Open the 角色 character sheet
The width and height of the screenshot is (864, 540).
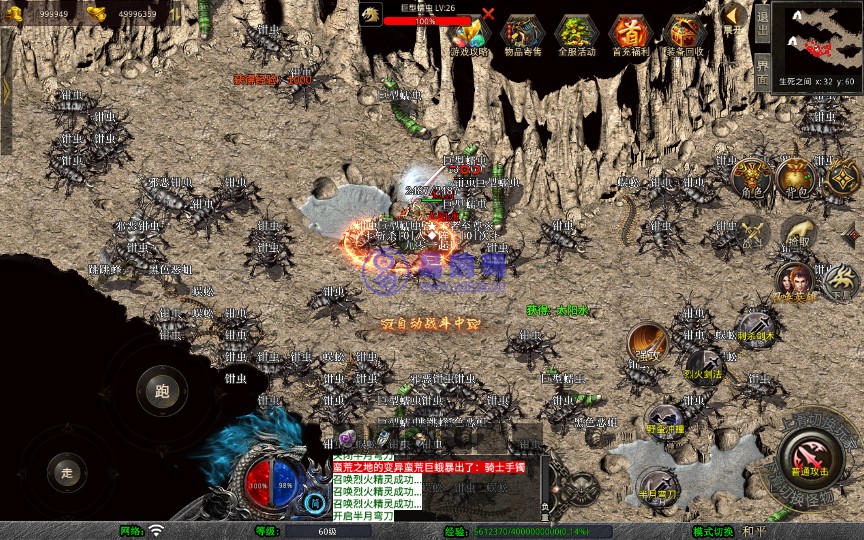tap(749, 178)
